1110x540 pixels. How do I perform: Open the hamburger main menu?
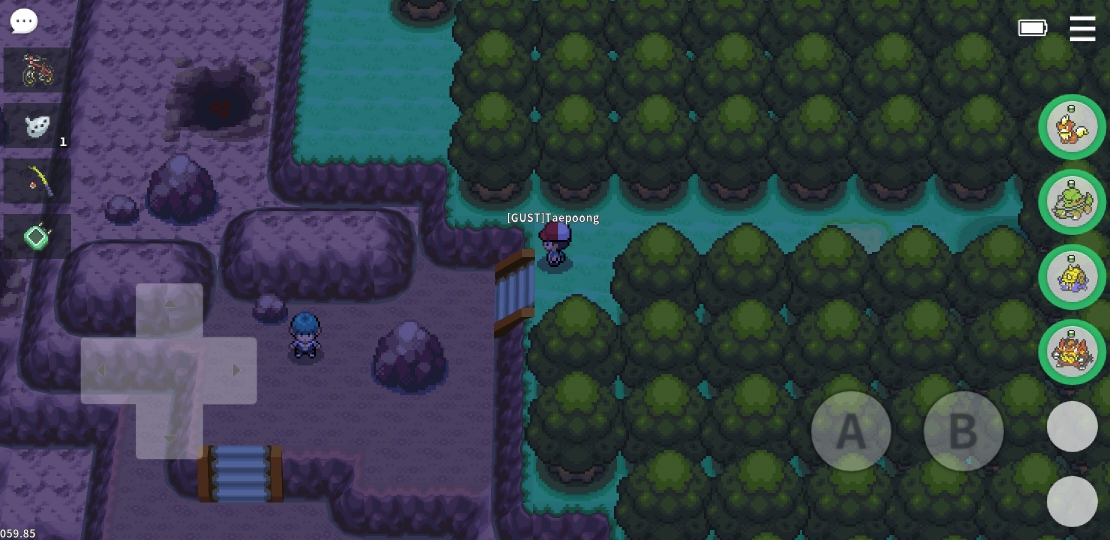(x=1082, y=28)
